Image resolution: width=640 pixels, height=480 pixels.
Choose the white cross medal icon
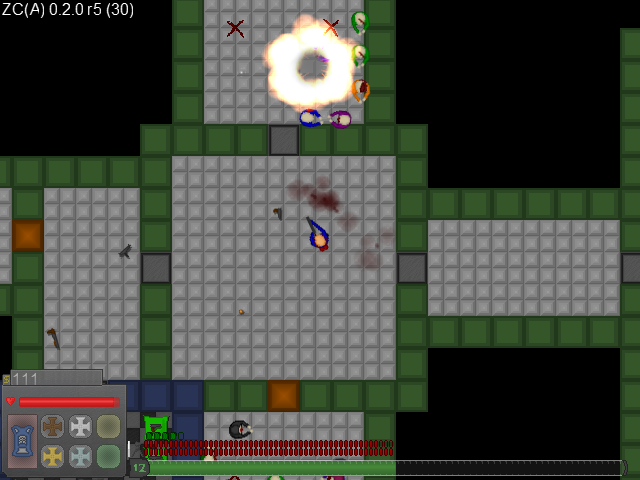[x=80, y=427]
